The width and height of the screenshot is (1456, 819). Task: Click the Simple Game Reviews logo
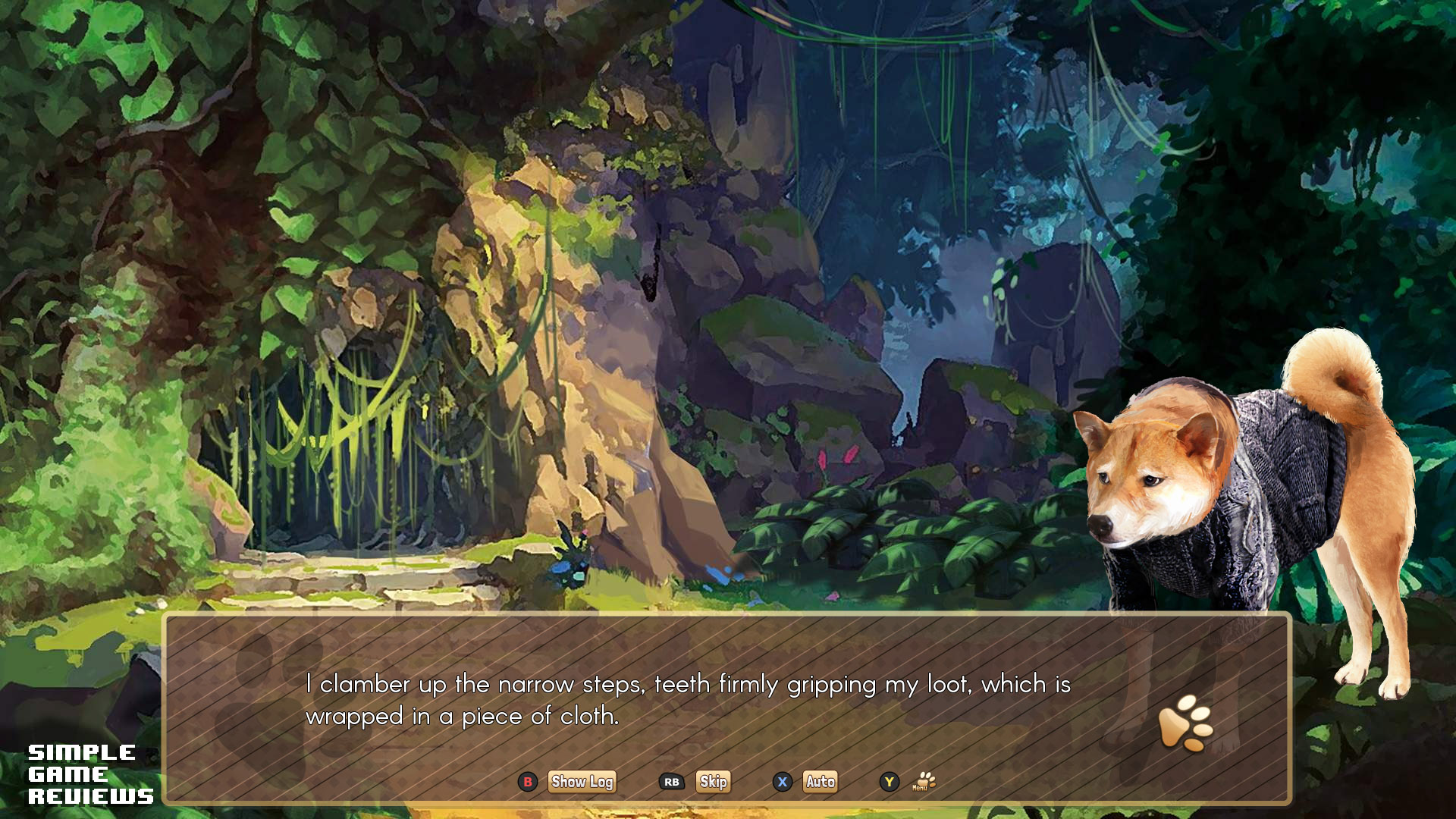pos(90,775)
